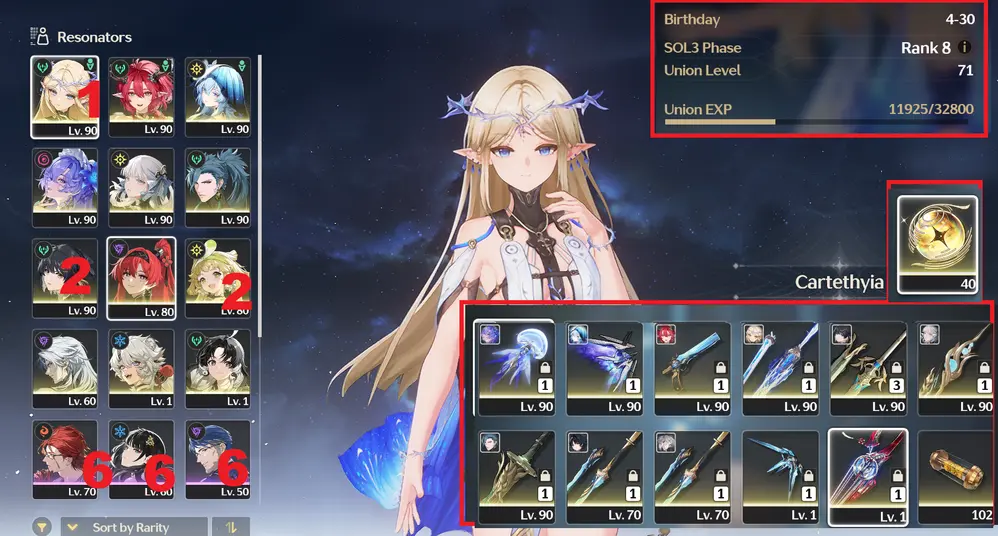Open the resonator filter funnel button
This screenshot has height=536, width=998.
click(x=43, y=527)
